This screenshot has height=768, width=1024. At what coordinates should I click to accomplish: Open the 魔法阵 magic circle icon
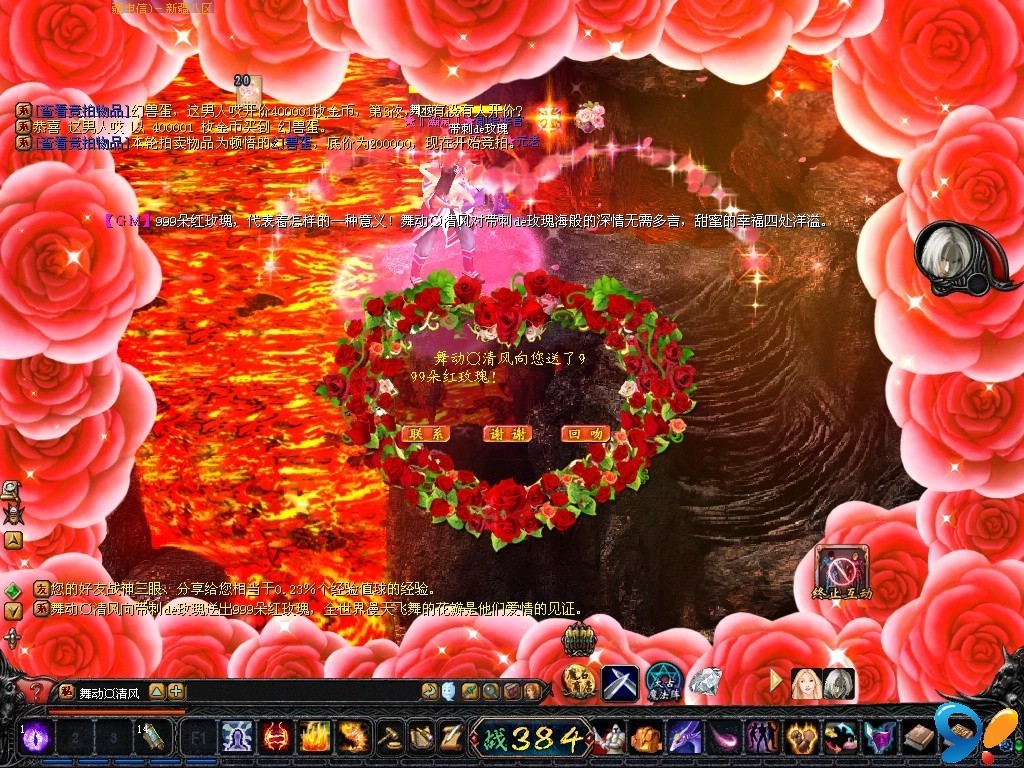click(x=663, y=682)
